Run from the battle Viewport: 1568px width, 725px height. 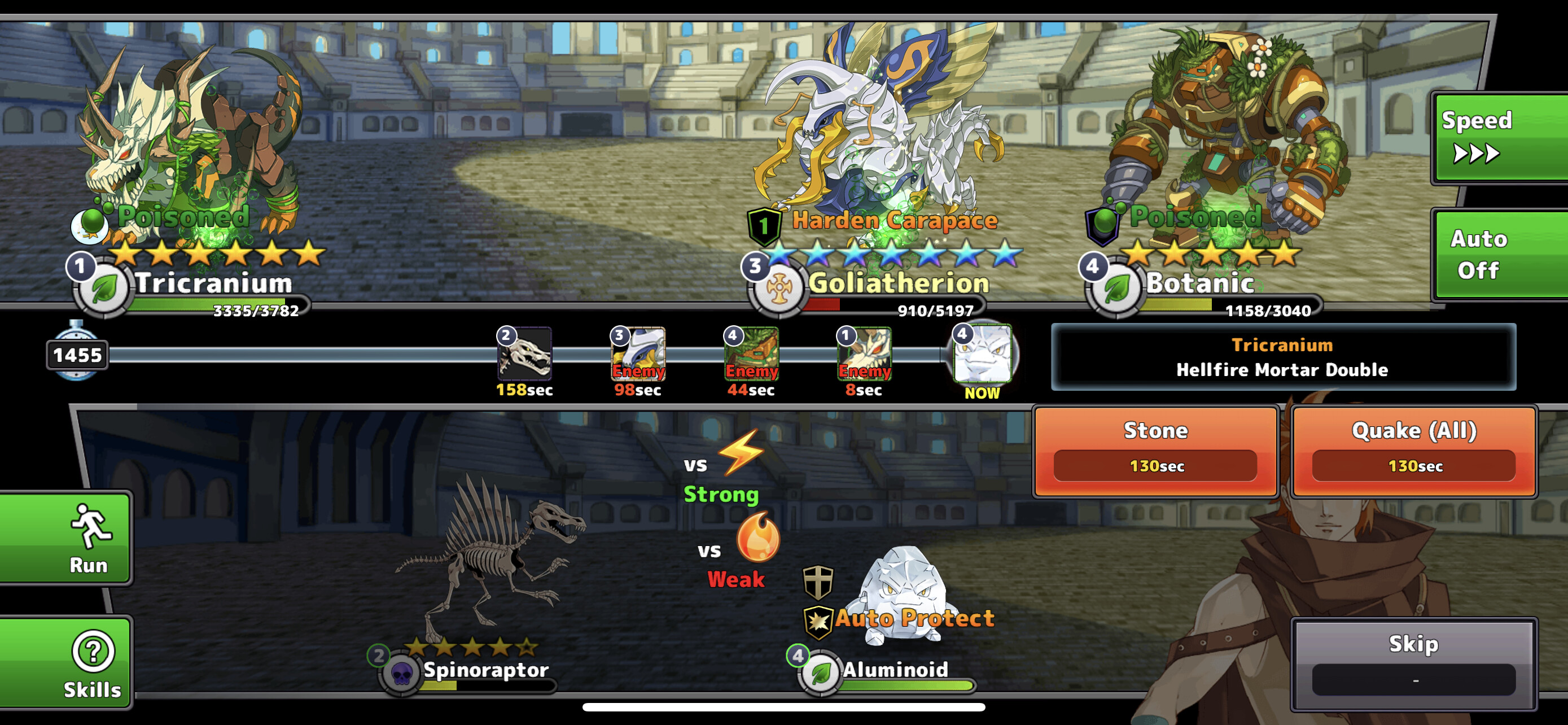coord(65,538)
